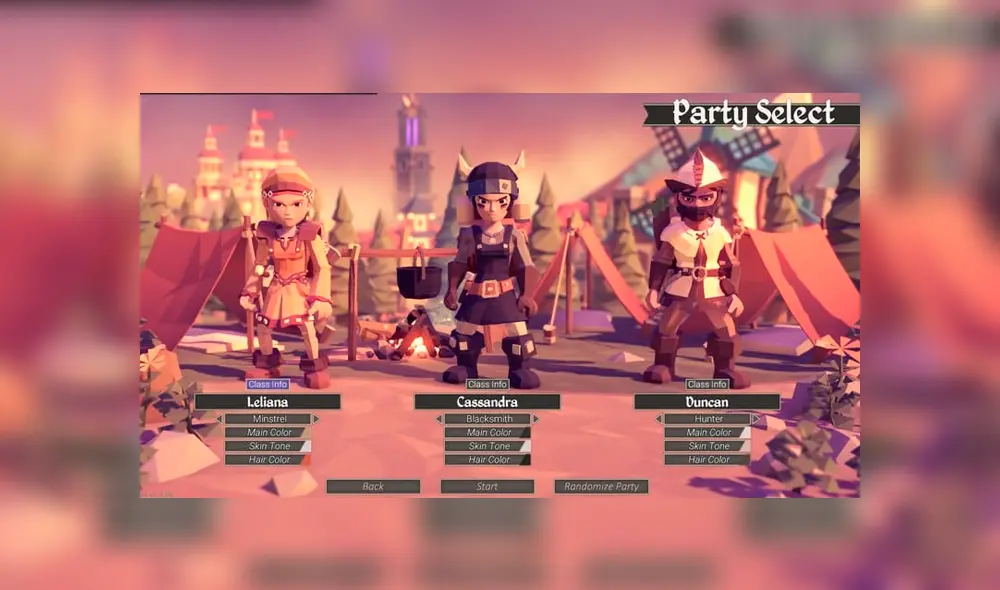
Task: Pick Leliana's Hair Color
Action: click(267, 460)
